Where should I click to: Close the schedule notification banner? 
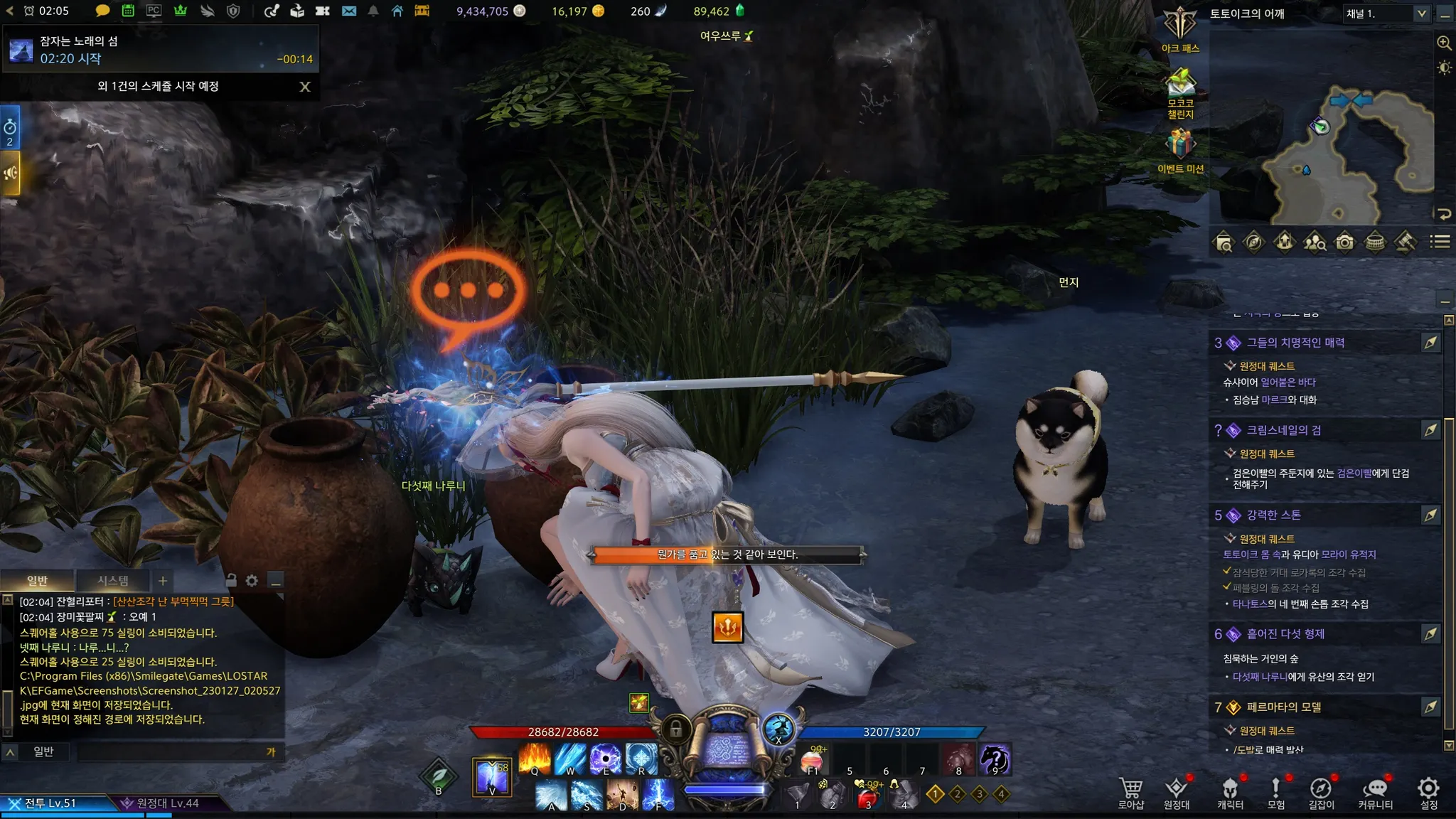[305, 87]
